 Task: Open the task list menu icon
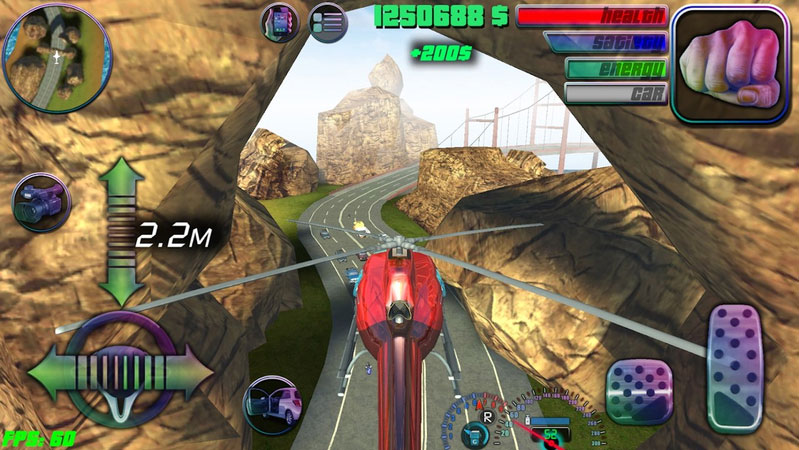pos(327,22)
